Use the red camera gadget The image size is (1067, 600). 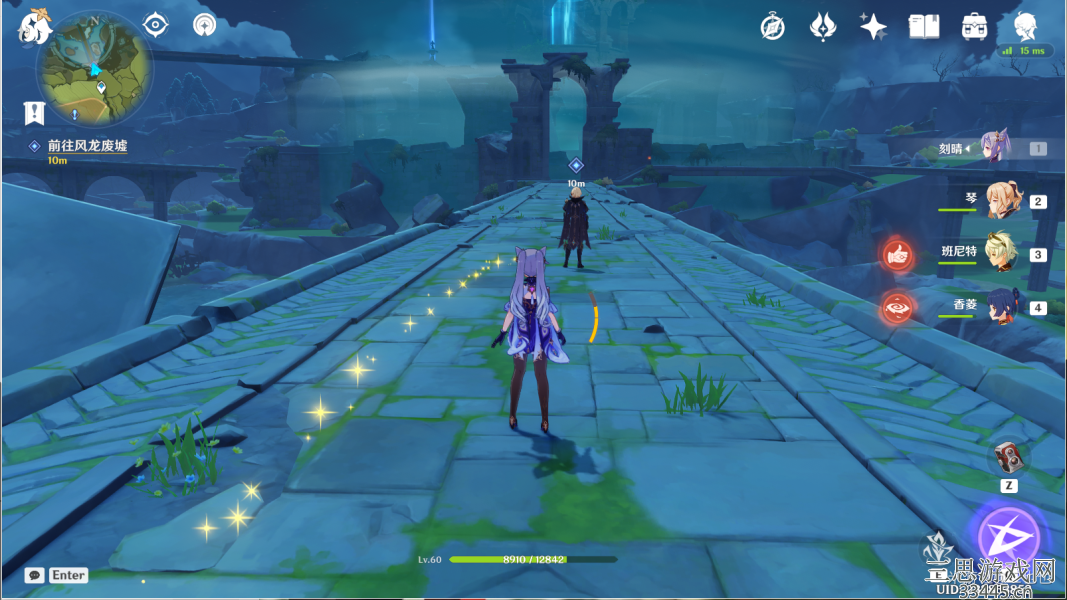click(1009, 458)
